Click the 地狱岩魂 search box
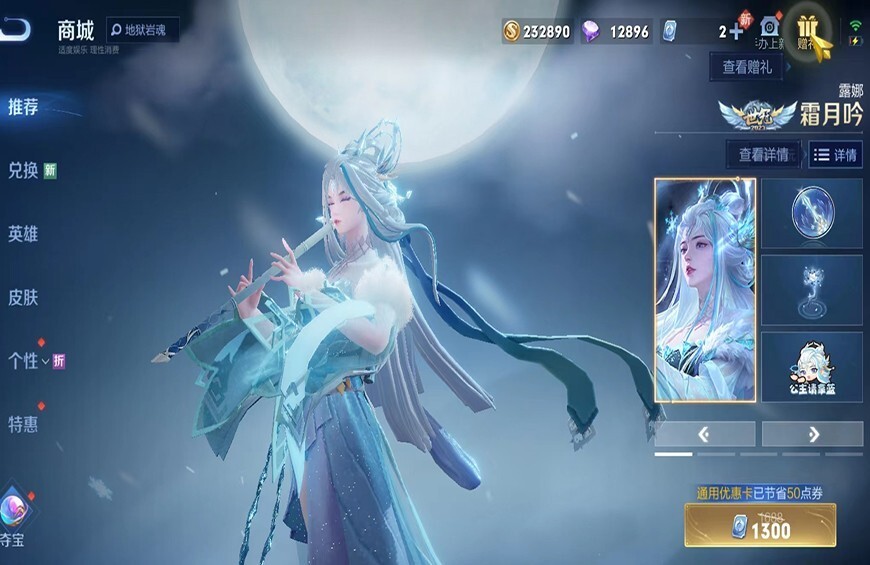The height and width of the screenshot is (565, 870). click(143, 31)
